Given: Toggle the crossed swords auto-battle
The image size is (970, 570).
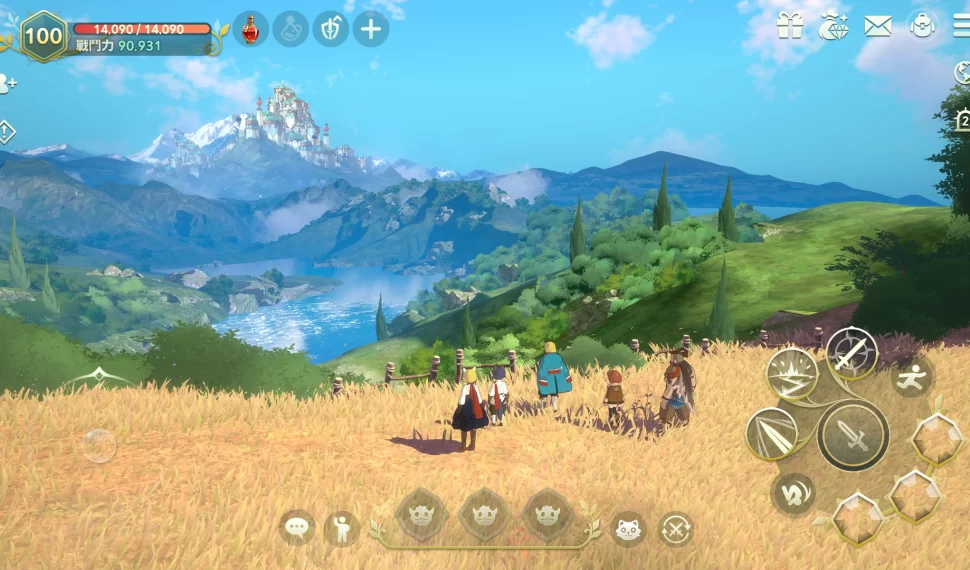Looking at the screenshot, I should tap(676, 528).
